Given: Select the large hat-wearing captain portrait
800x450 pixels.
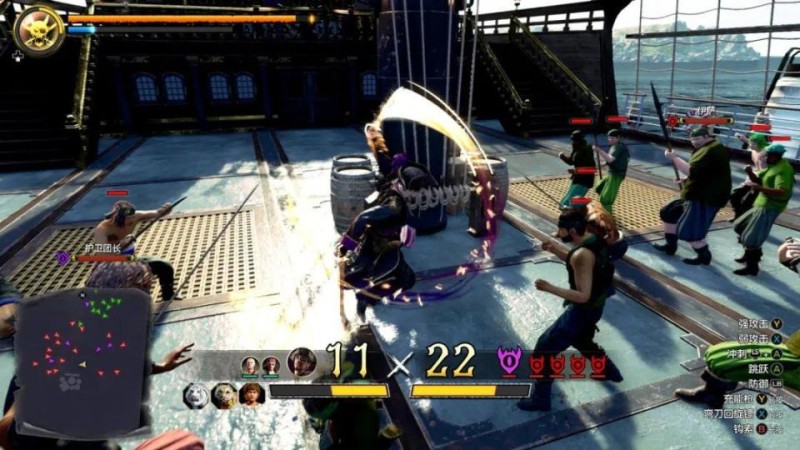Looking at the screenshot, I should 301,361.
